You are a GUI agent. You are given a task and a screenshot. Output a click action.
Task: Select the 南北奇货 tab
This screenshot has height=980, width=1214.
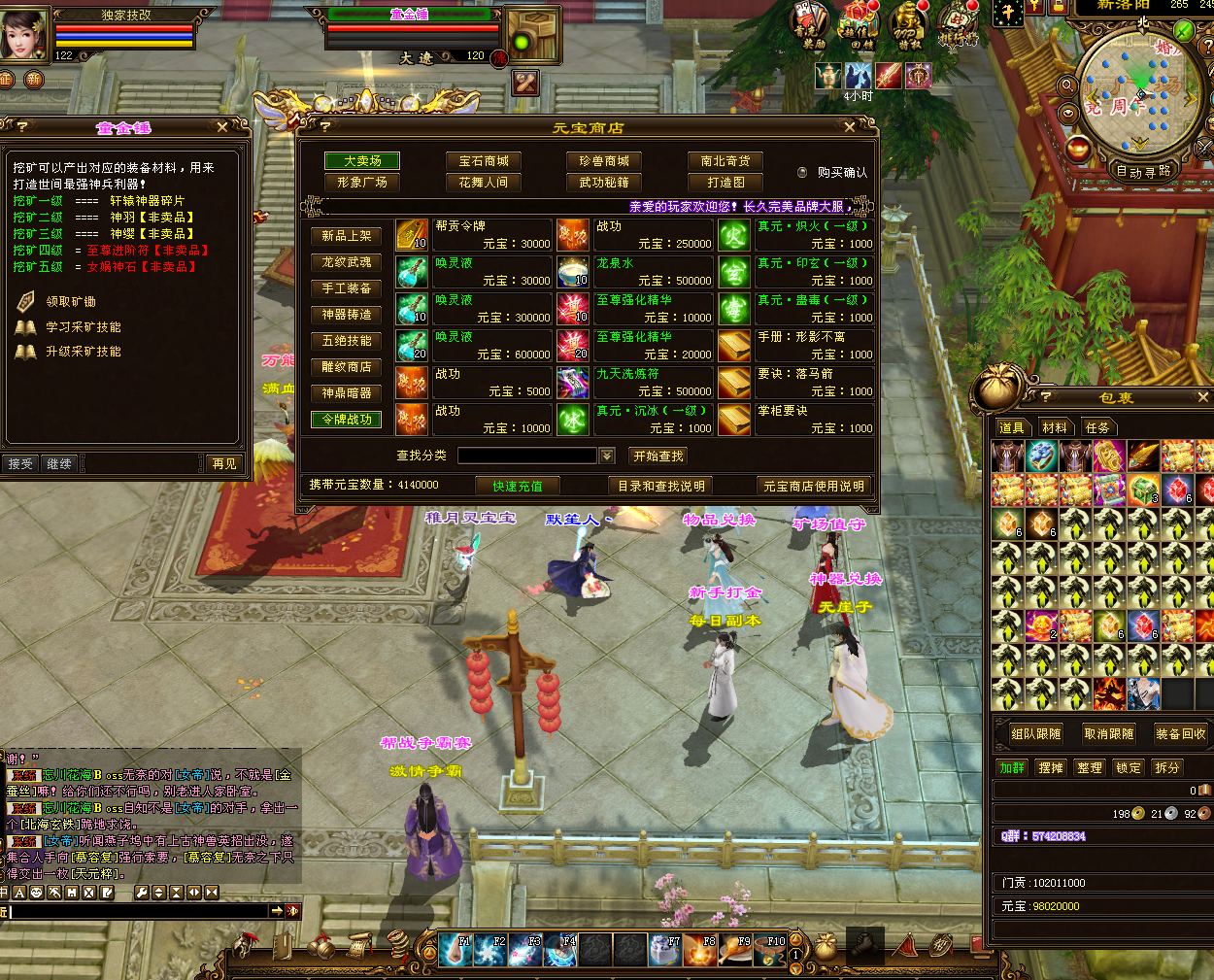725,161
